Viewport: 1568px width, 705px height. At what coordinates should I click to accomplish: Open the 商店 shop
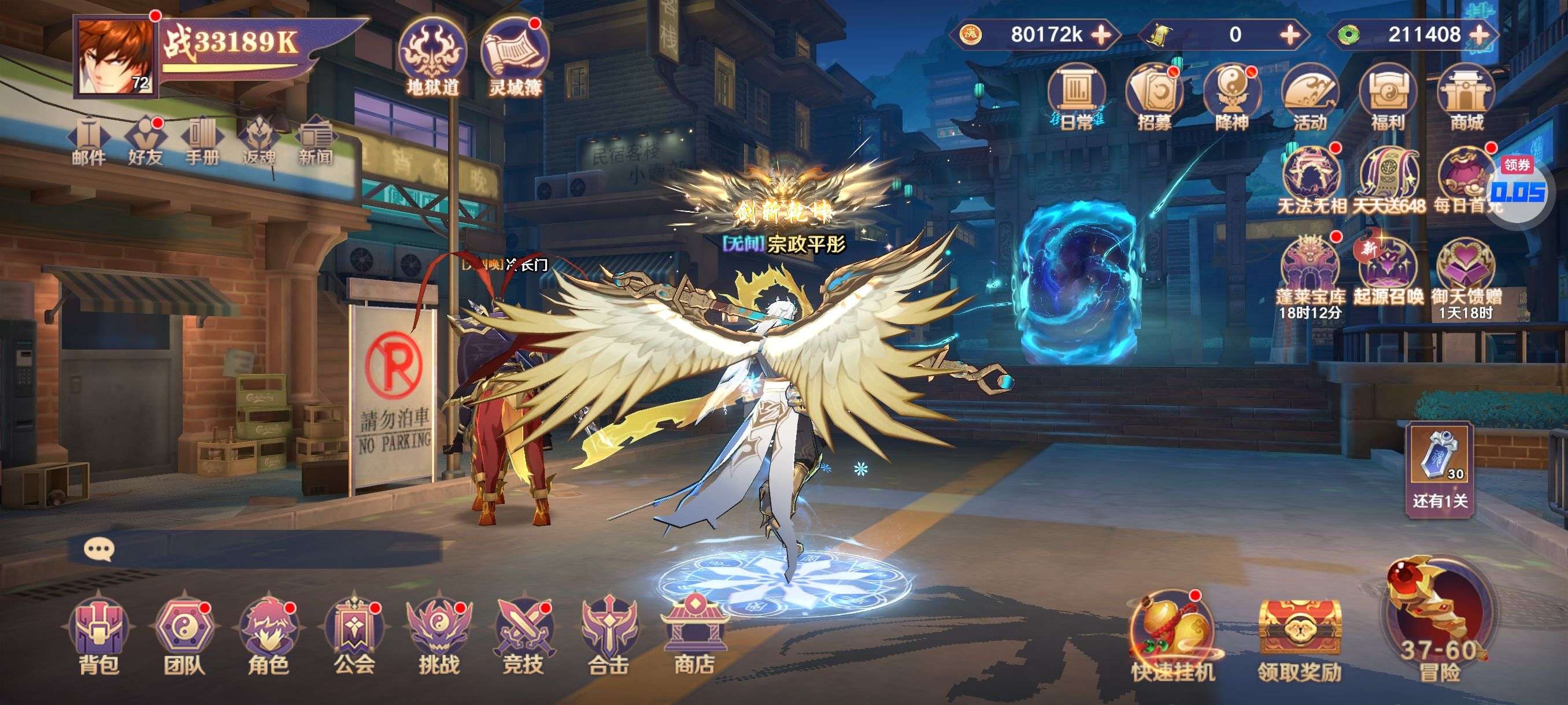693,636
